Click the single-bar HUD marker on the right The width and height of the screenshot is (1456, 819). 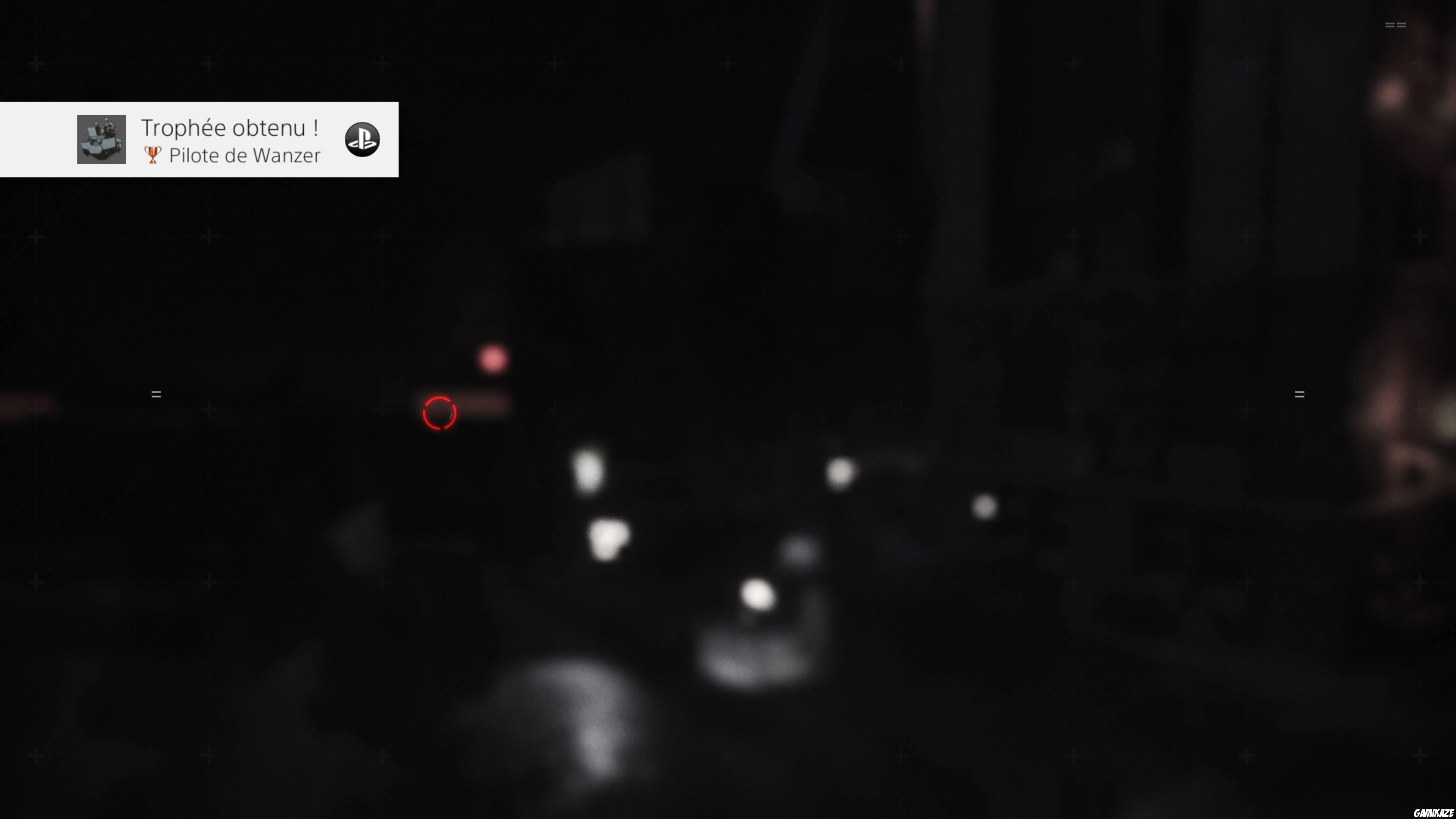click(x=1301, y=394)
